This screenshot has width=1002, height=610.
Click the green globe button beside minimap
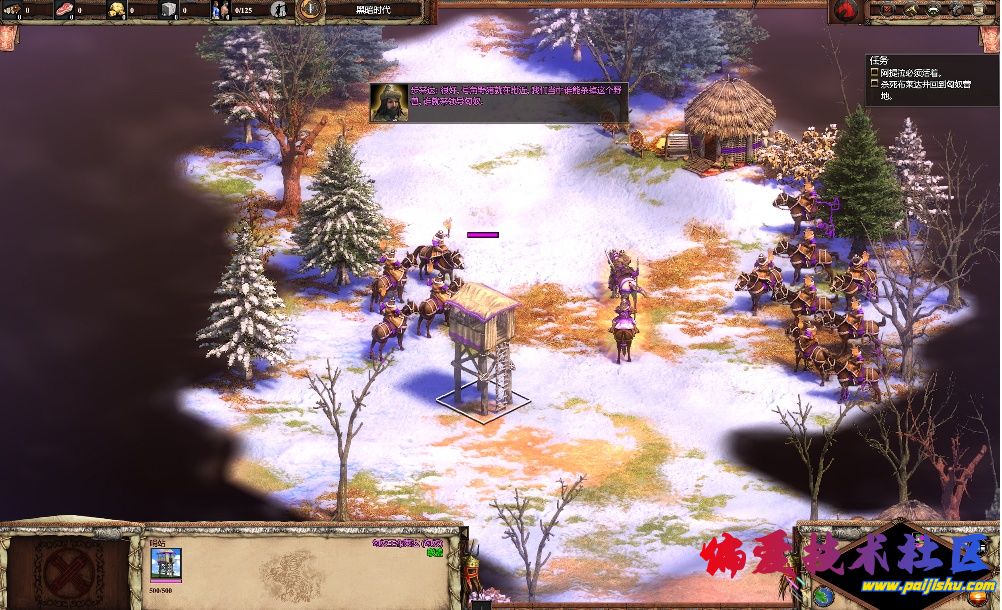823,597
